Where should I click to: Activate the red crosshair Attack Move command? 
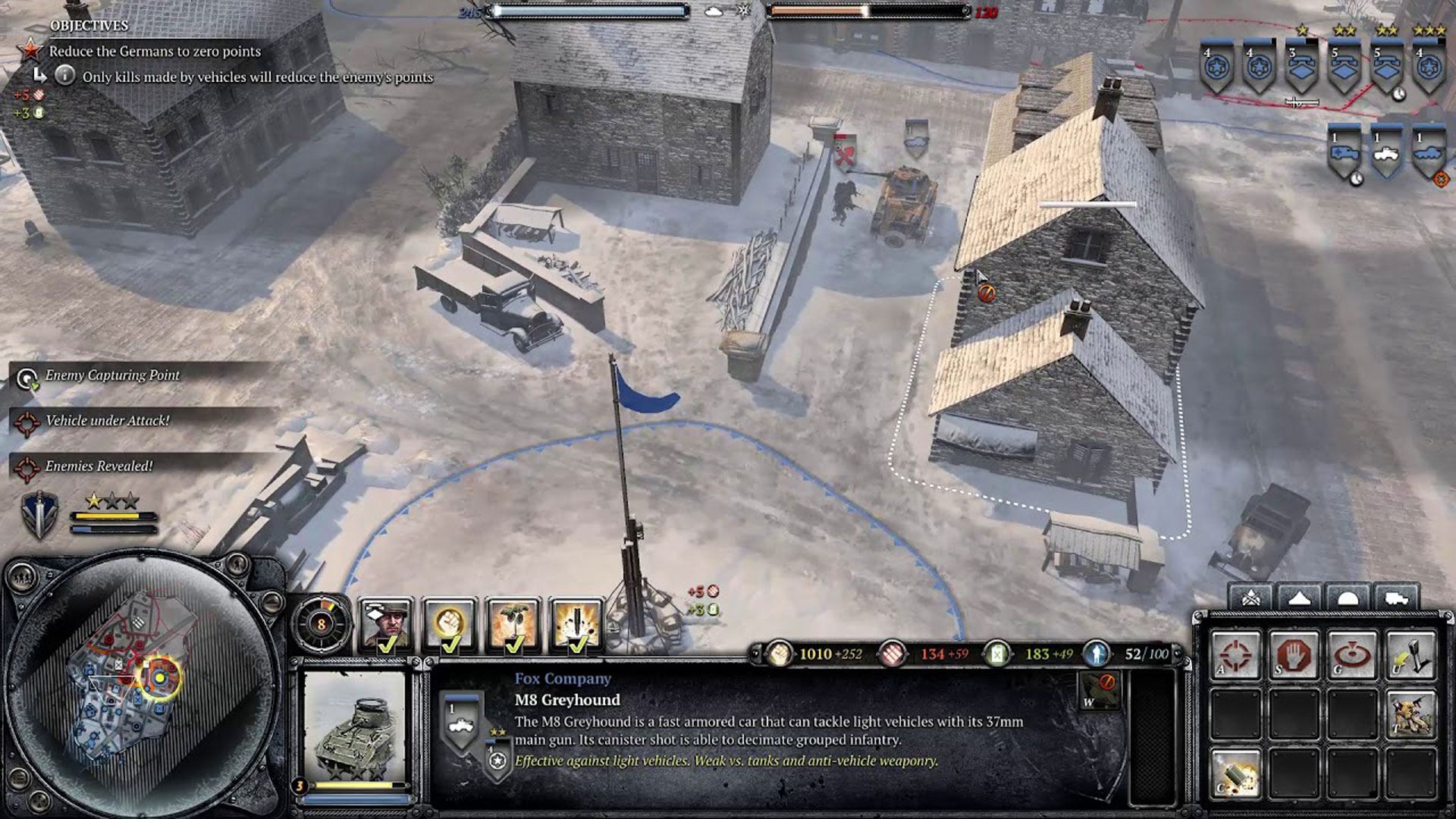coord(1235,654)
